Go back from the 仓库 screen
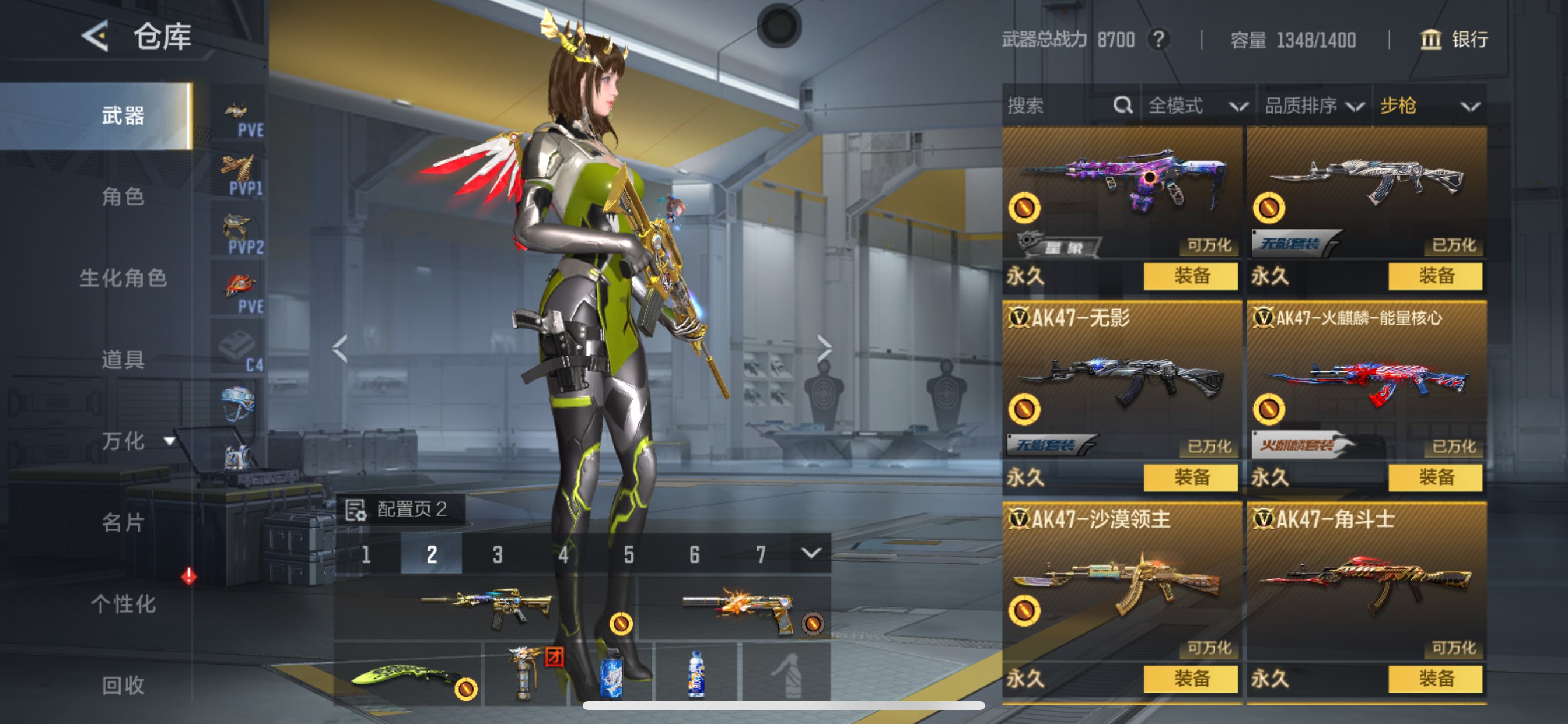Image resolution: width=1568 pixels, height=724 pixels. pos(95,37)
